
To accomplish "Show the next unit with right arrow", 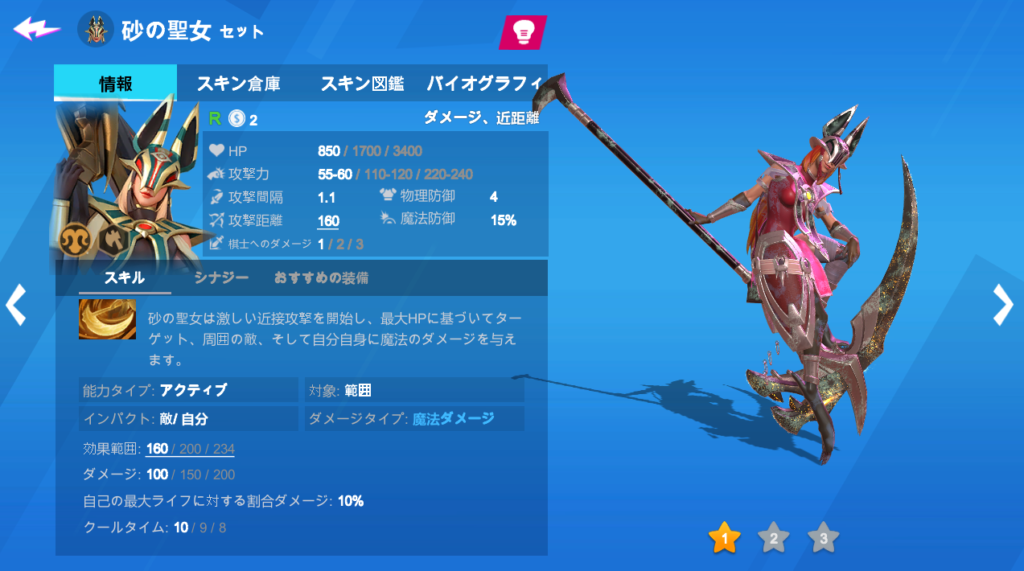I will point(1003,305).
